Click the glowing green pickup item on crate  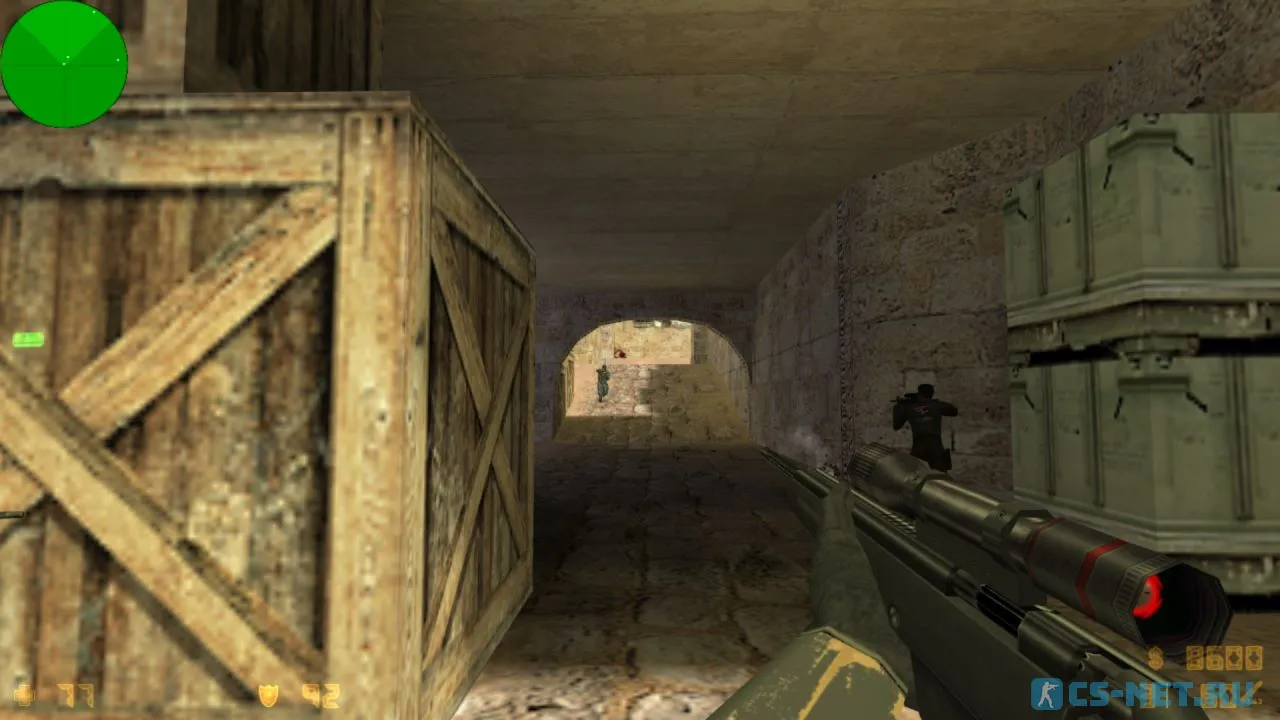point(27,341)
